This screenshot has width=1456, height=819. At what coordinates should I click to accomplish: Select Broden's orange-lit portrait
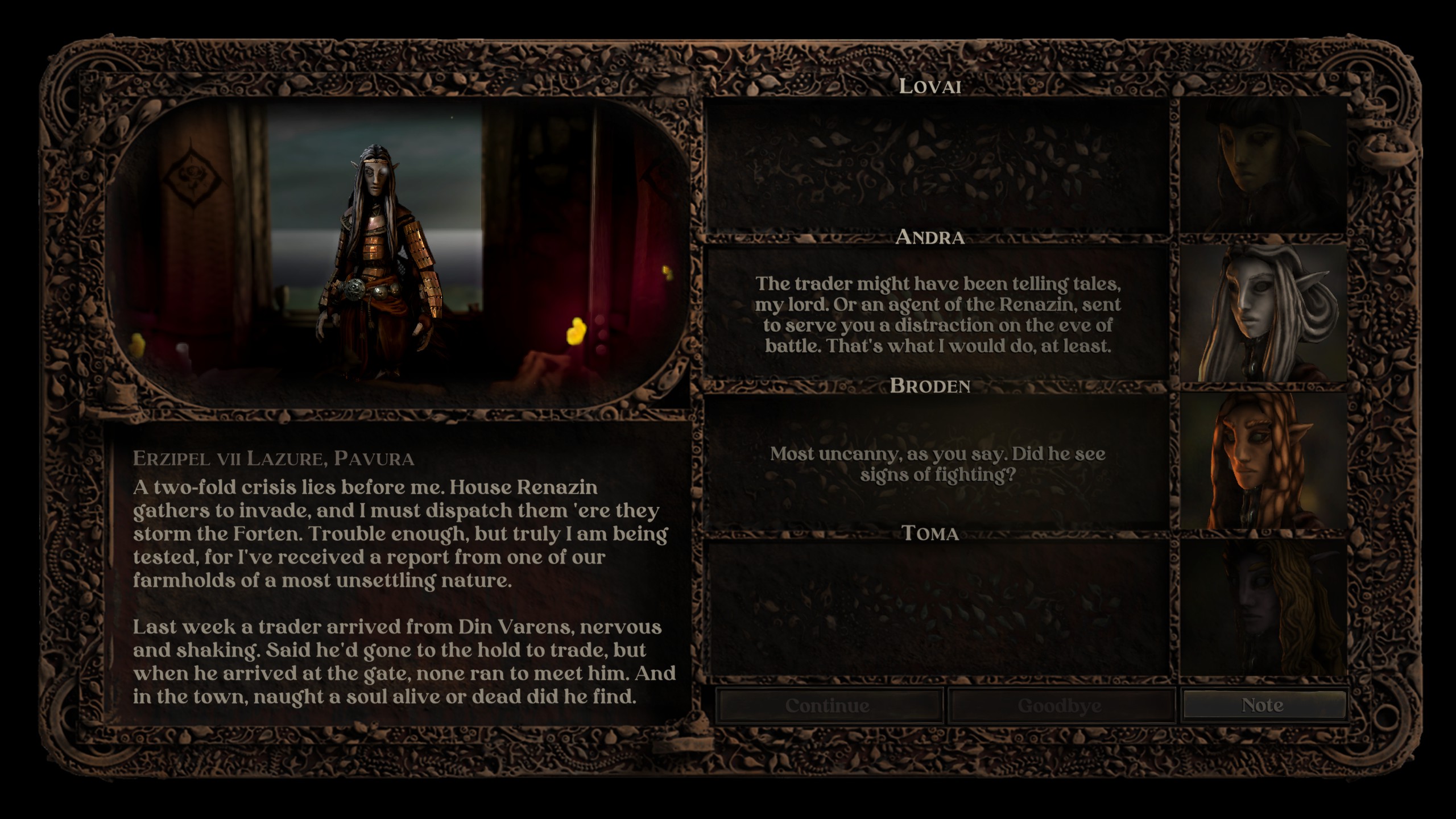pyautogui.click(x=1263, y=461)
